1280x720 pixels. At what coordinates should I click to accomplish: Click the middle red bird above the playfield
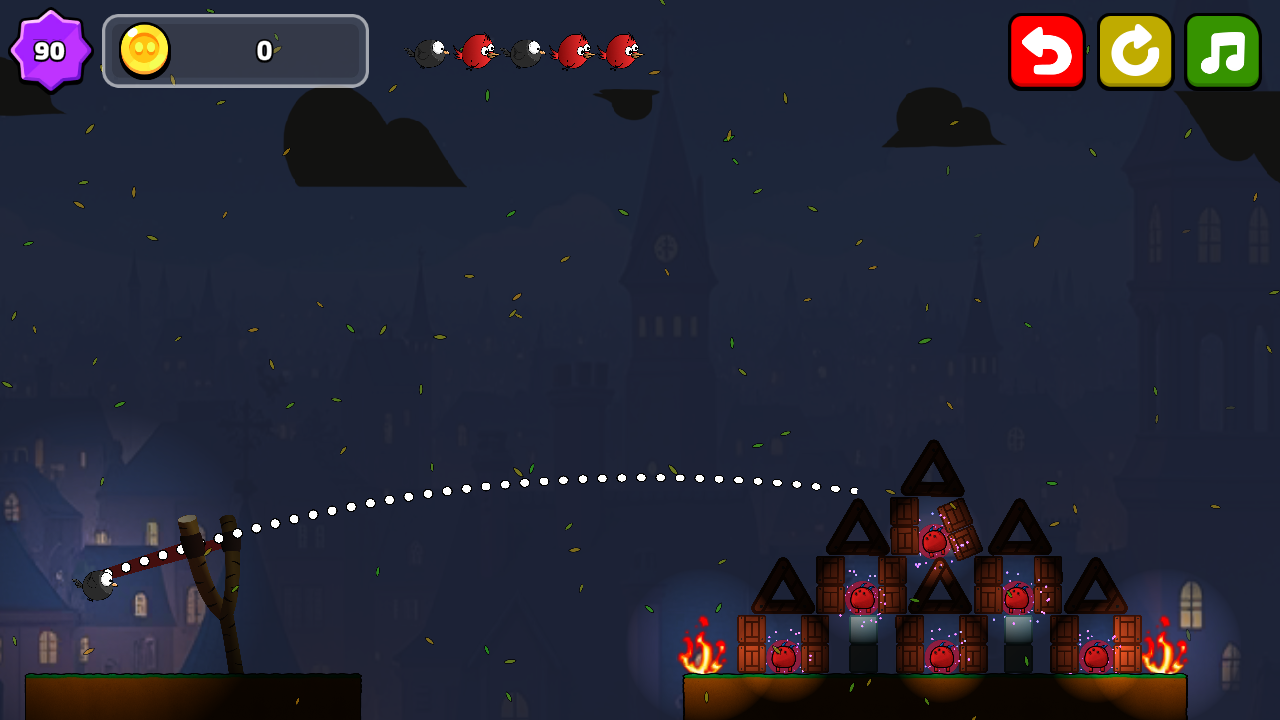pyautogui.click(x=575, y=52)
